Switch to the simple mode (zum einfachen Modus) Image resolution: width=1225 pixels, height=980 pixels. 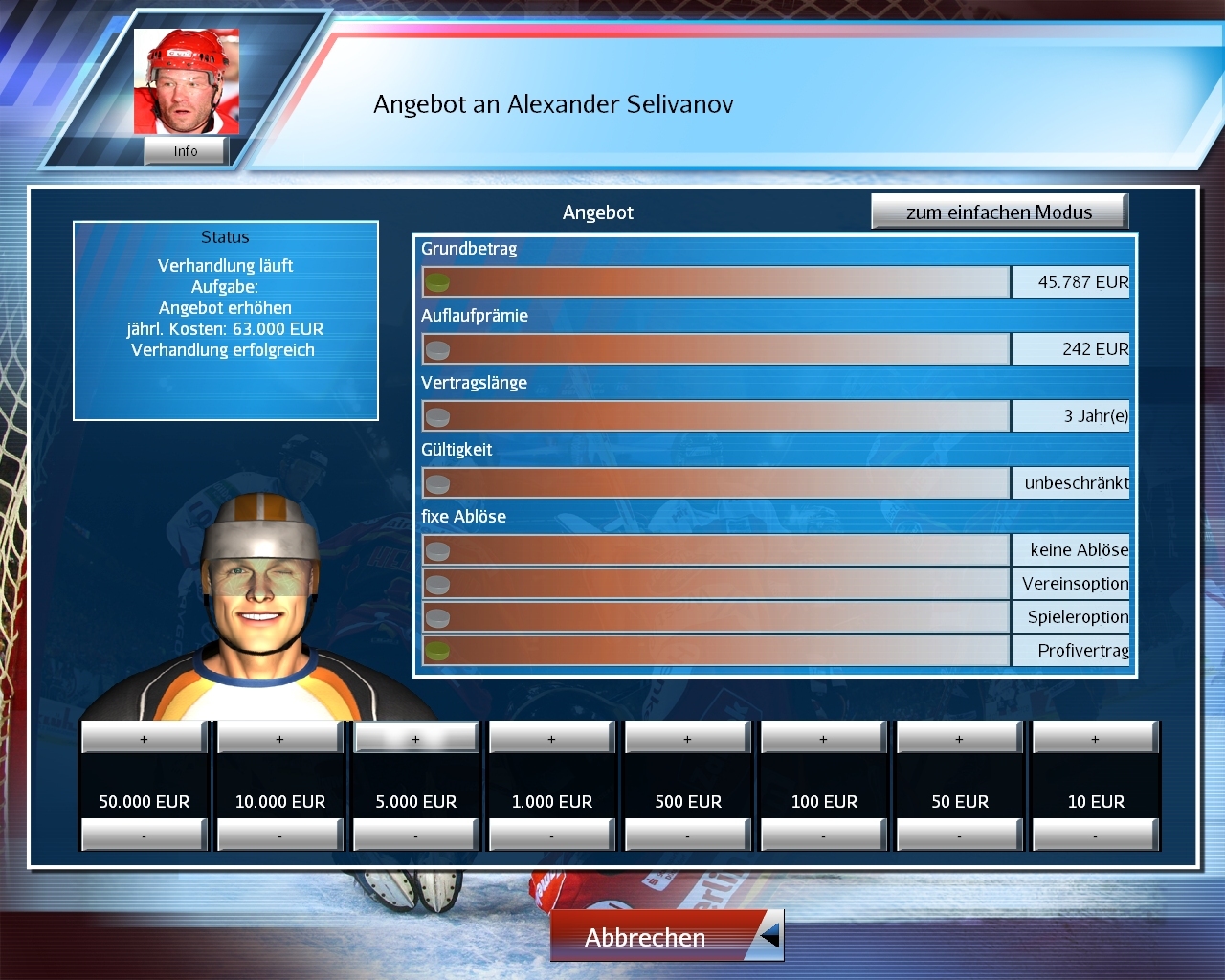click(x=999, y=212)
